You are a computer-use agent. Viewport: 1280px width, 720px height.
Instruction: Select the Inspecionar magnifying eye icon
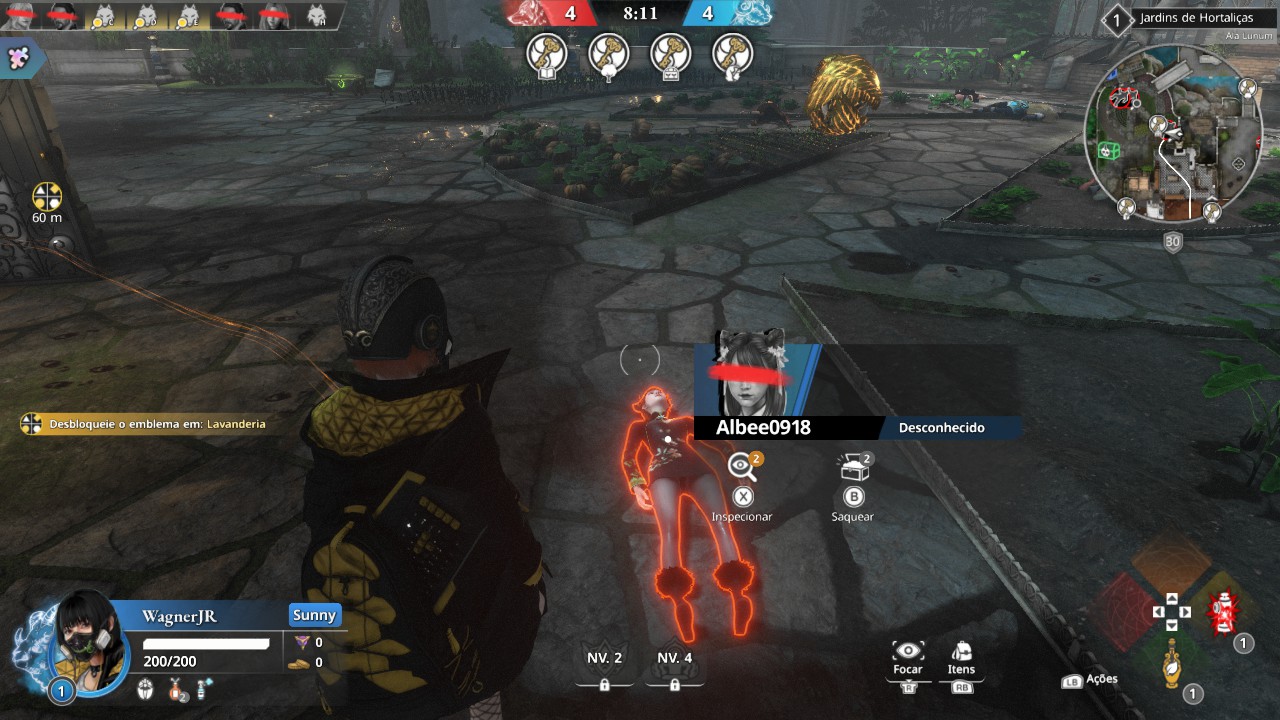[742, 466]
